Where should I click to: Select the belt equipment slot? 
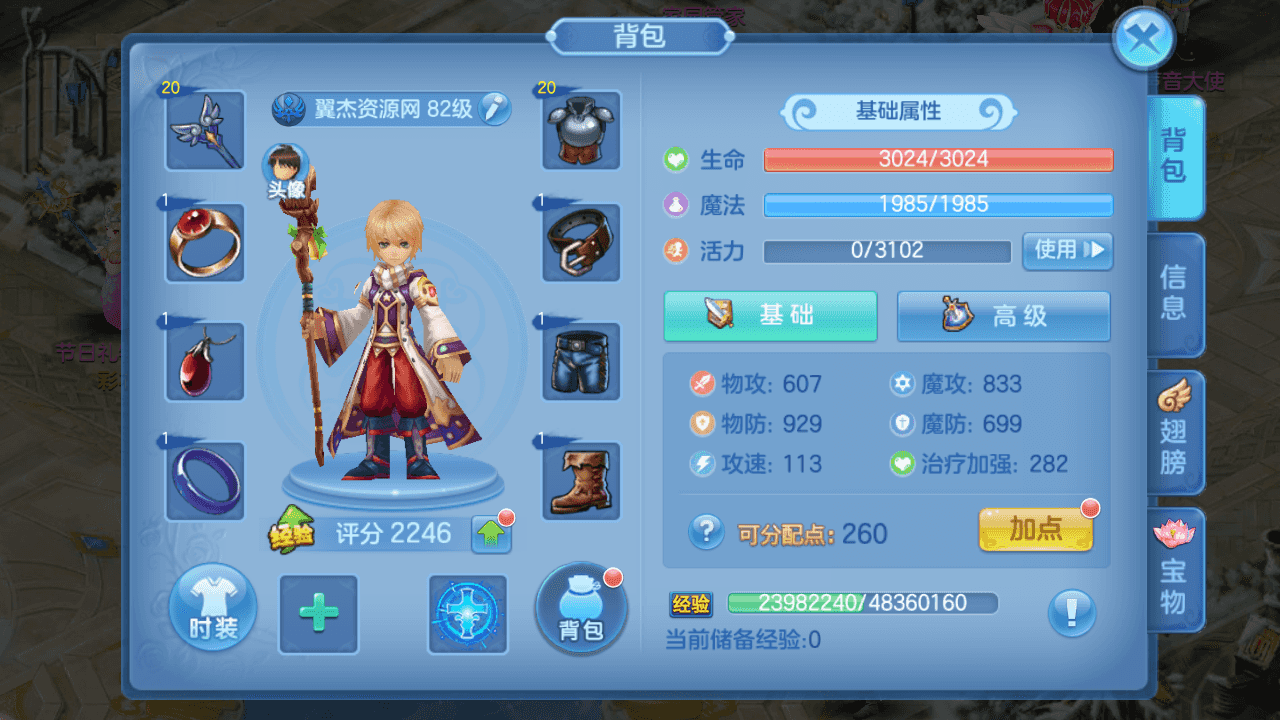click(x=581, y=241)
